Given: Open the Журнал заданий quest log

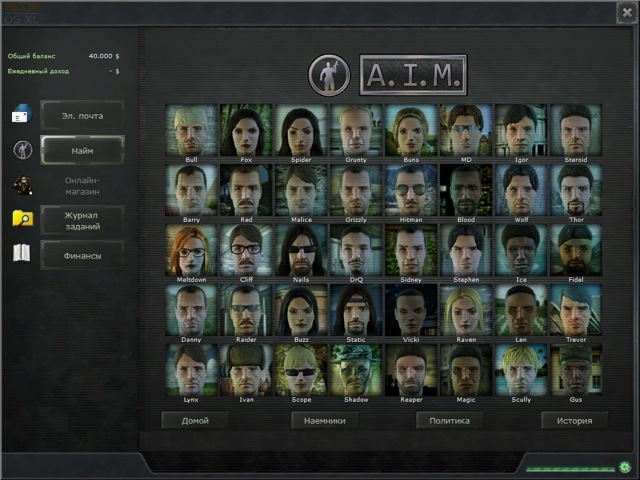Looking at the screenshot, I should pyautogui.click(x=82, y=219).
